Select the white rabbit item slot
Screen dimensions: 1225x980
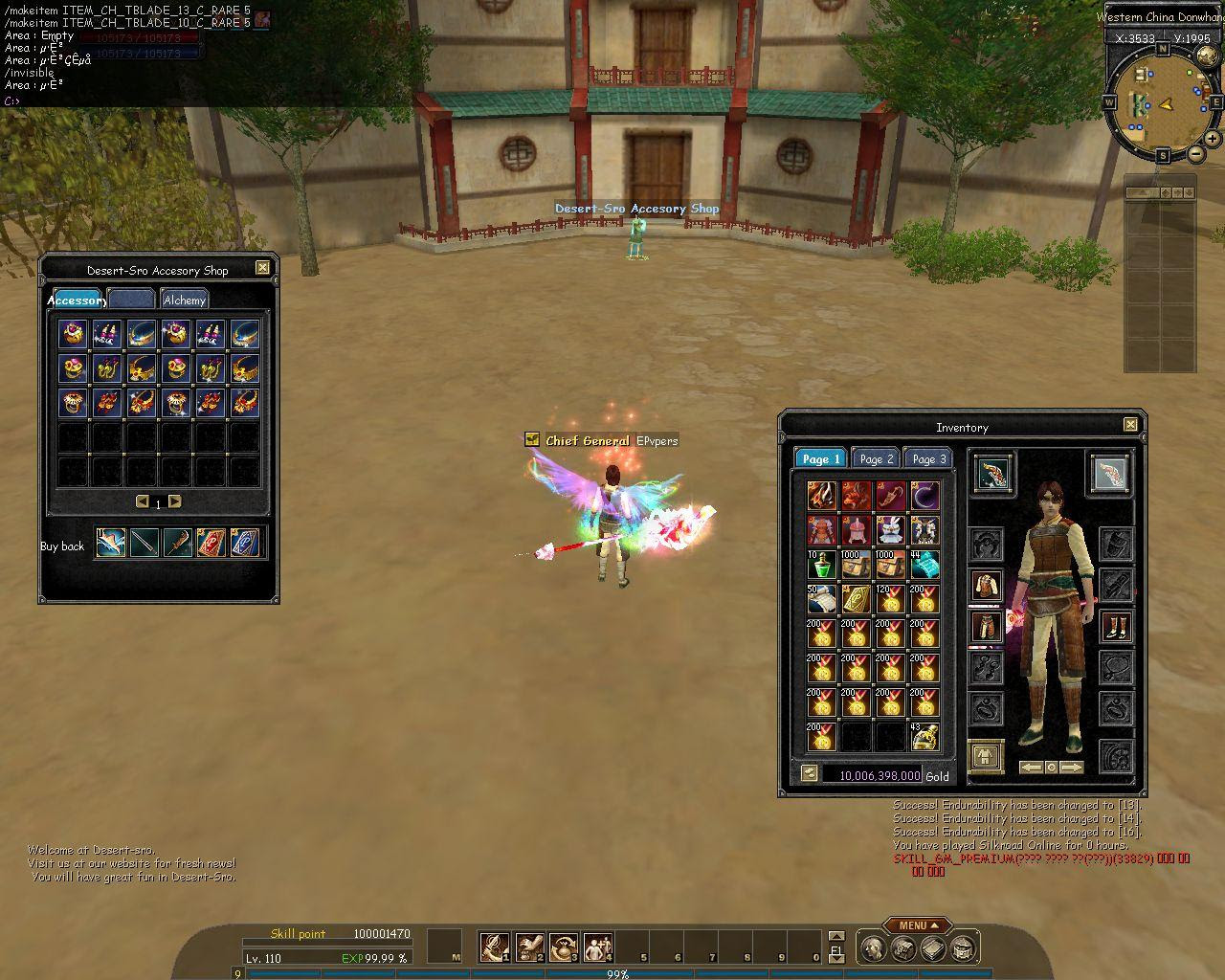pyautogui.click(x=891, y=530)
